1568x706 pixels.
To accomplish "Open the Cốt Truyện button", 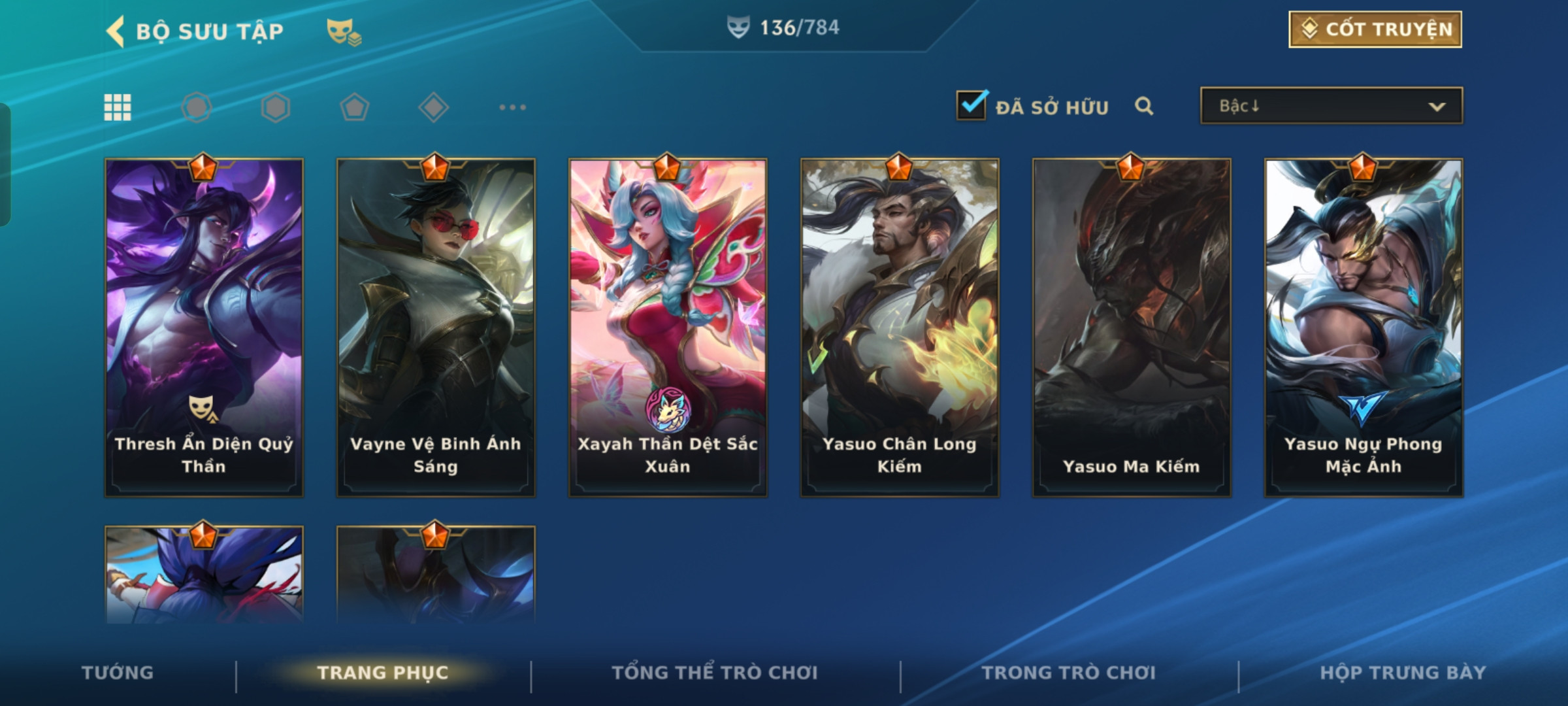I will [1375, 29].
